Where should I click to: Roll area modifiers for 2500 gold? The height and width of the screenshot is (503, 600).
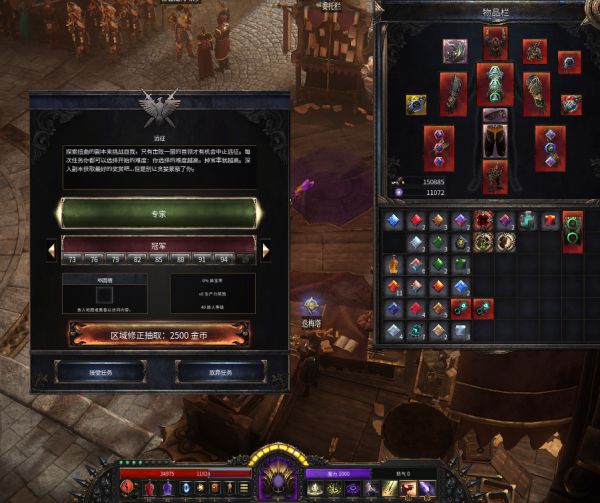click(160, 333)
